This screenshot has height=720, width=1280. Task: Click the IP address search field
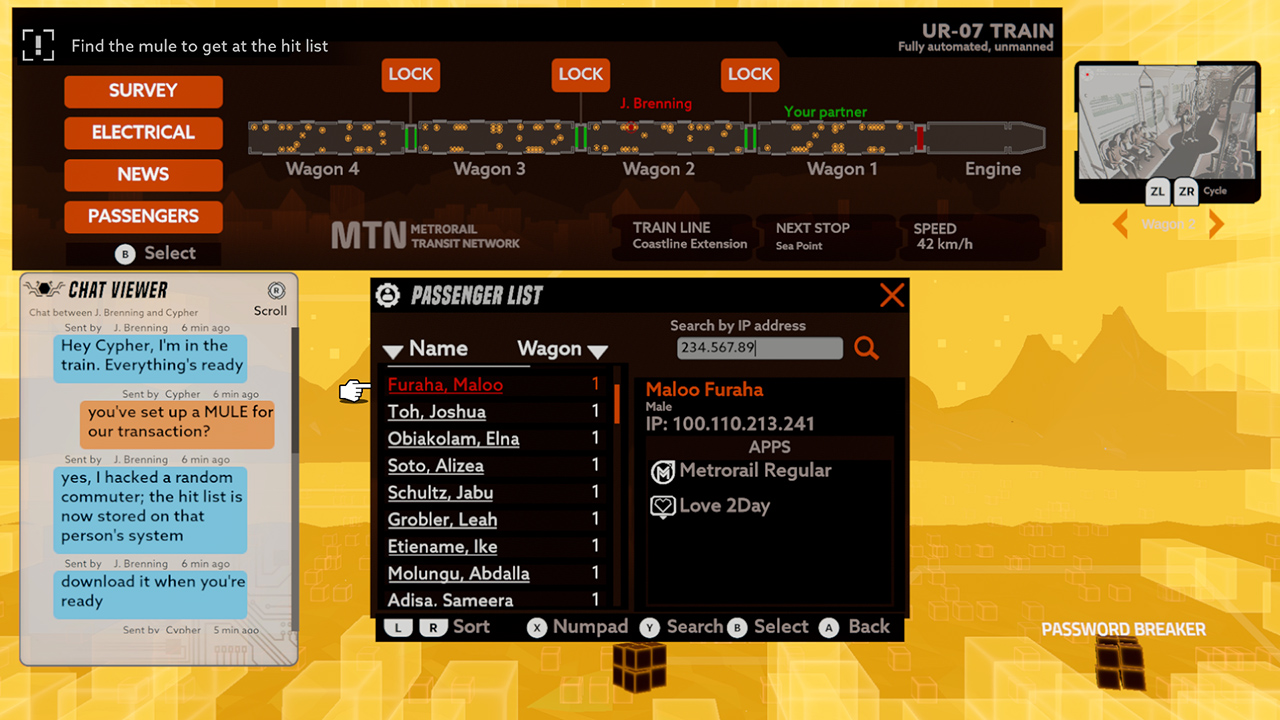(x=758, y=348)
